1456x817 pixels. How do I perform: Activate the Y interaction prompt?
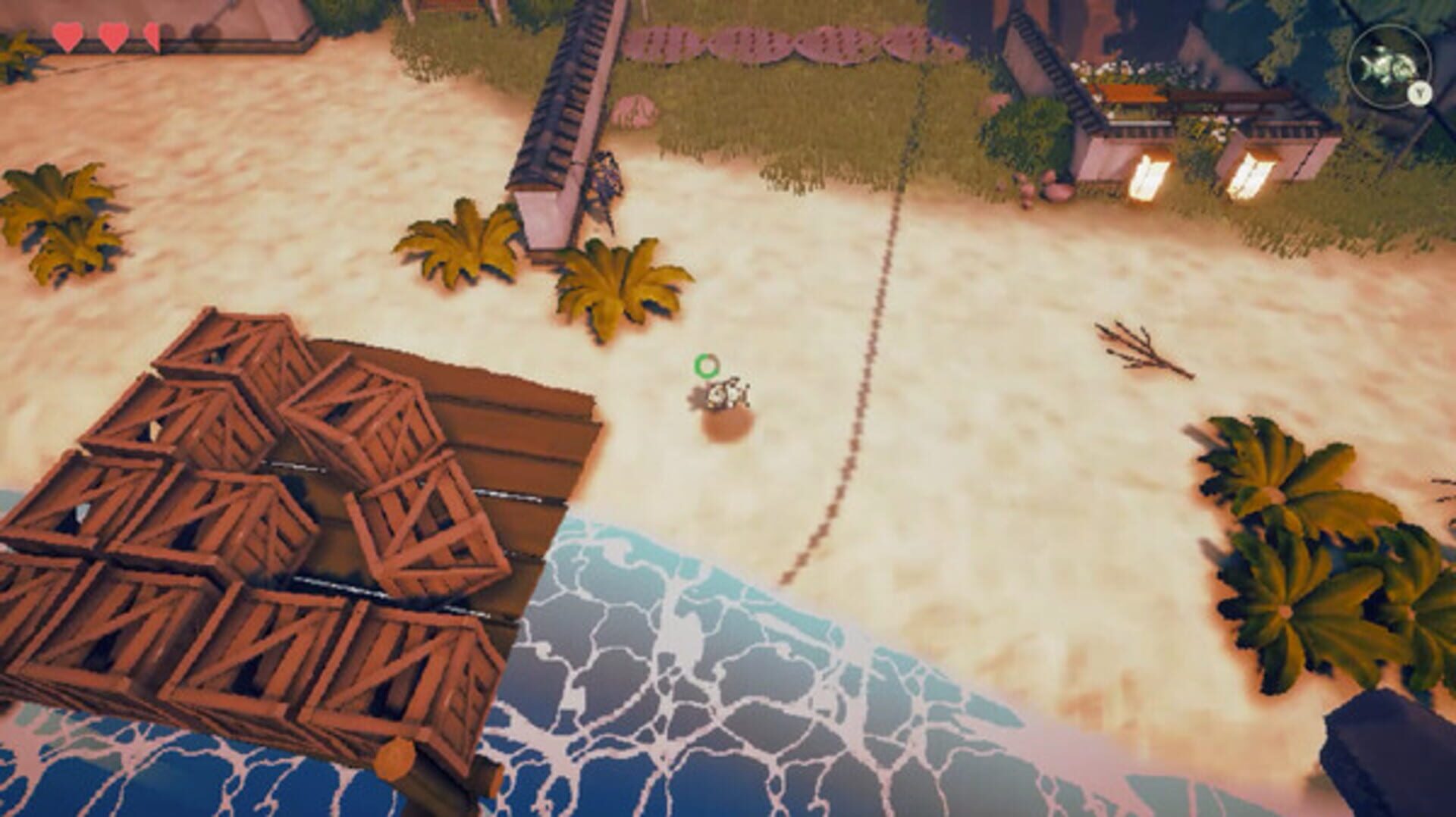click(1420, 93)
